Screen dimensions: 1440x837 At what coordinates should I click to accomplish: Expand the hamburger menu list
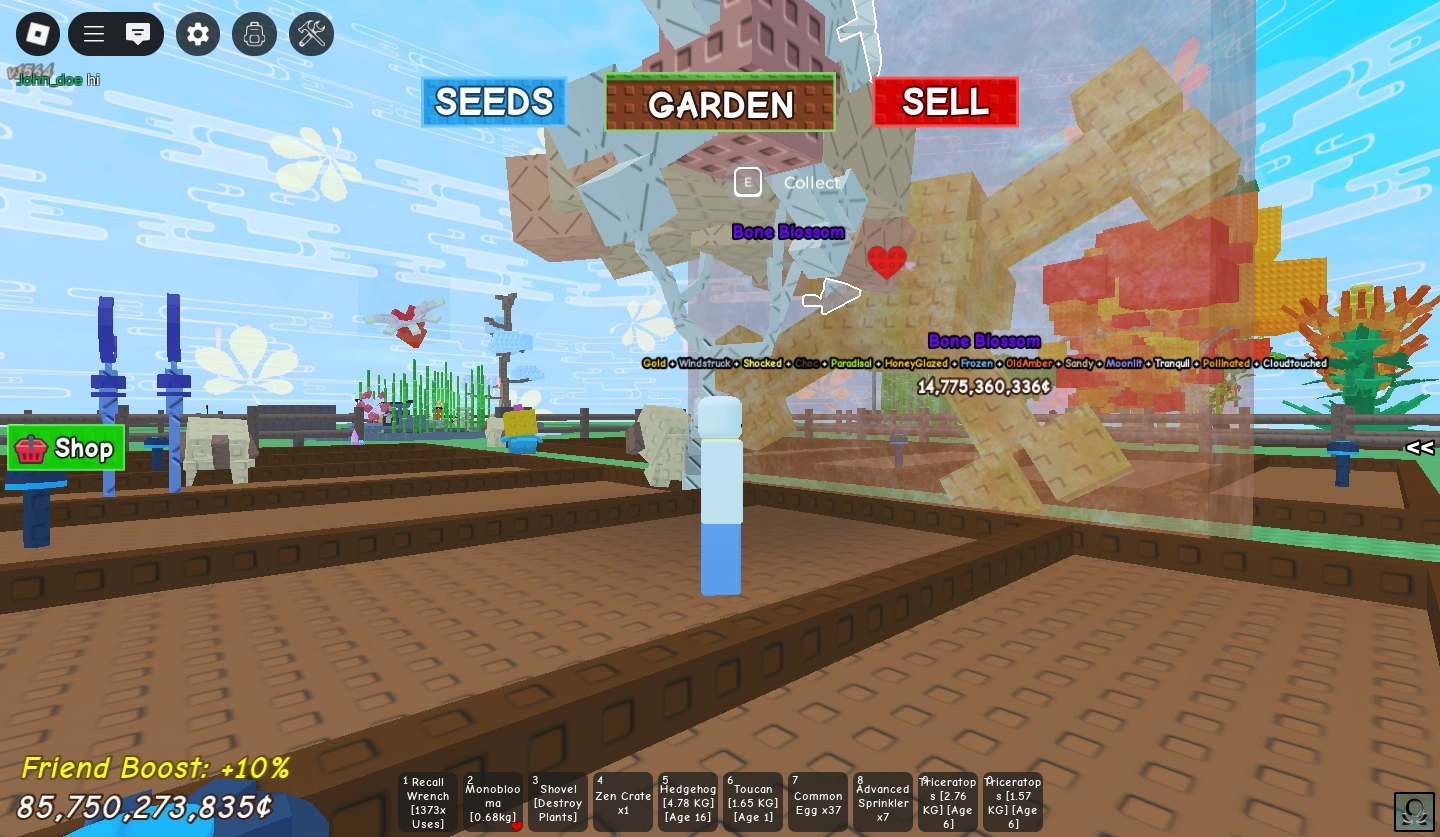pos(93,33)
